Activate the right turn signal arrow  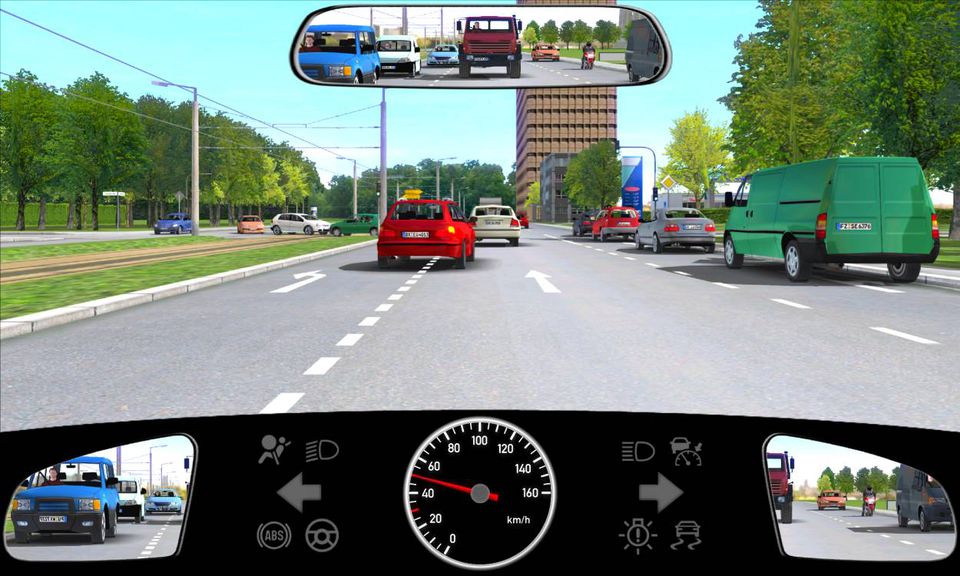(660, 492)
